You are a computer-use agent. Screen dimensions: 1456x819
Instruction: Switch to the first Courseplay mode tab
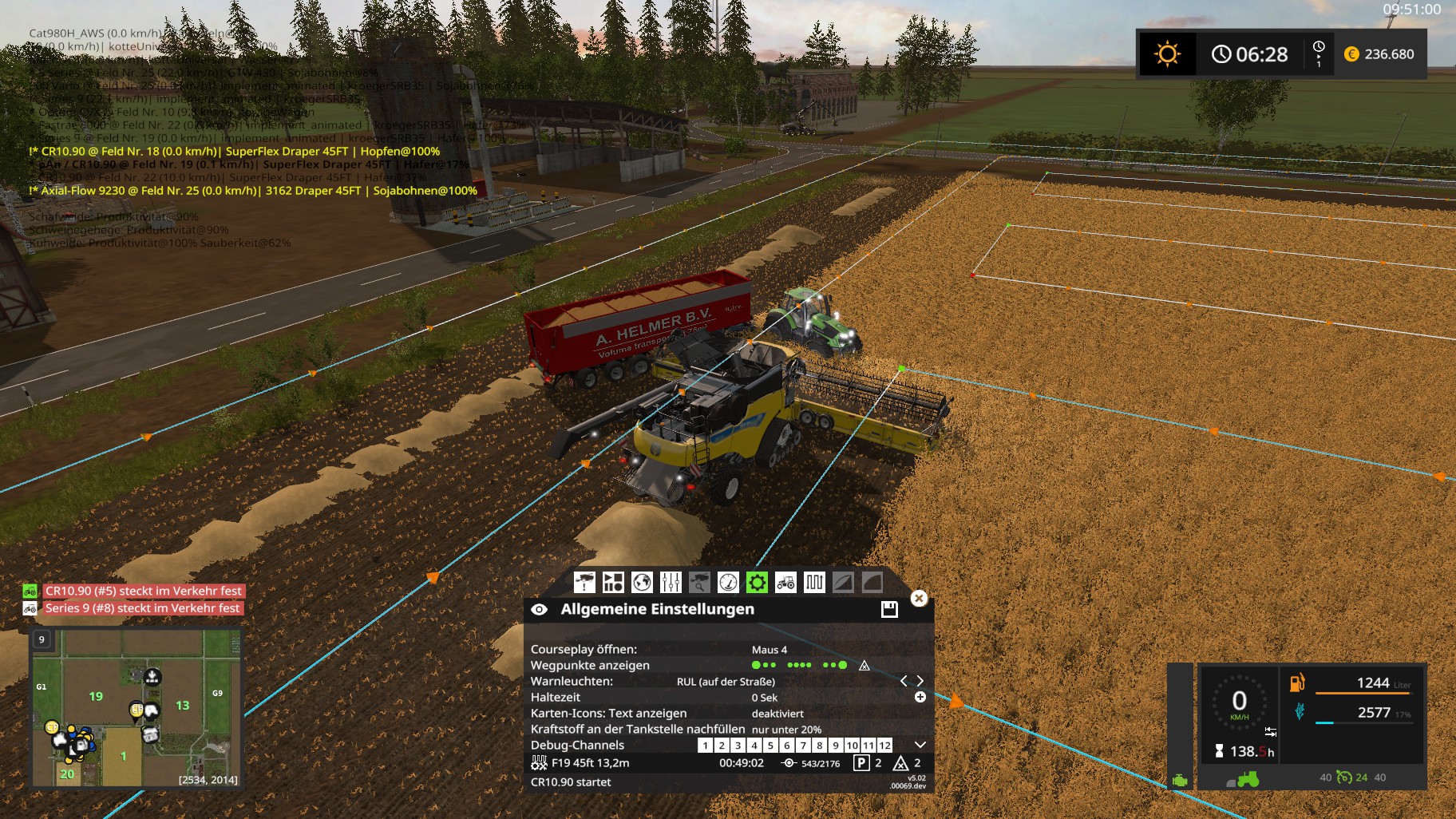(x=584, y=582)
